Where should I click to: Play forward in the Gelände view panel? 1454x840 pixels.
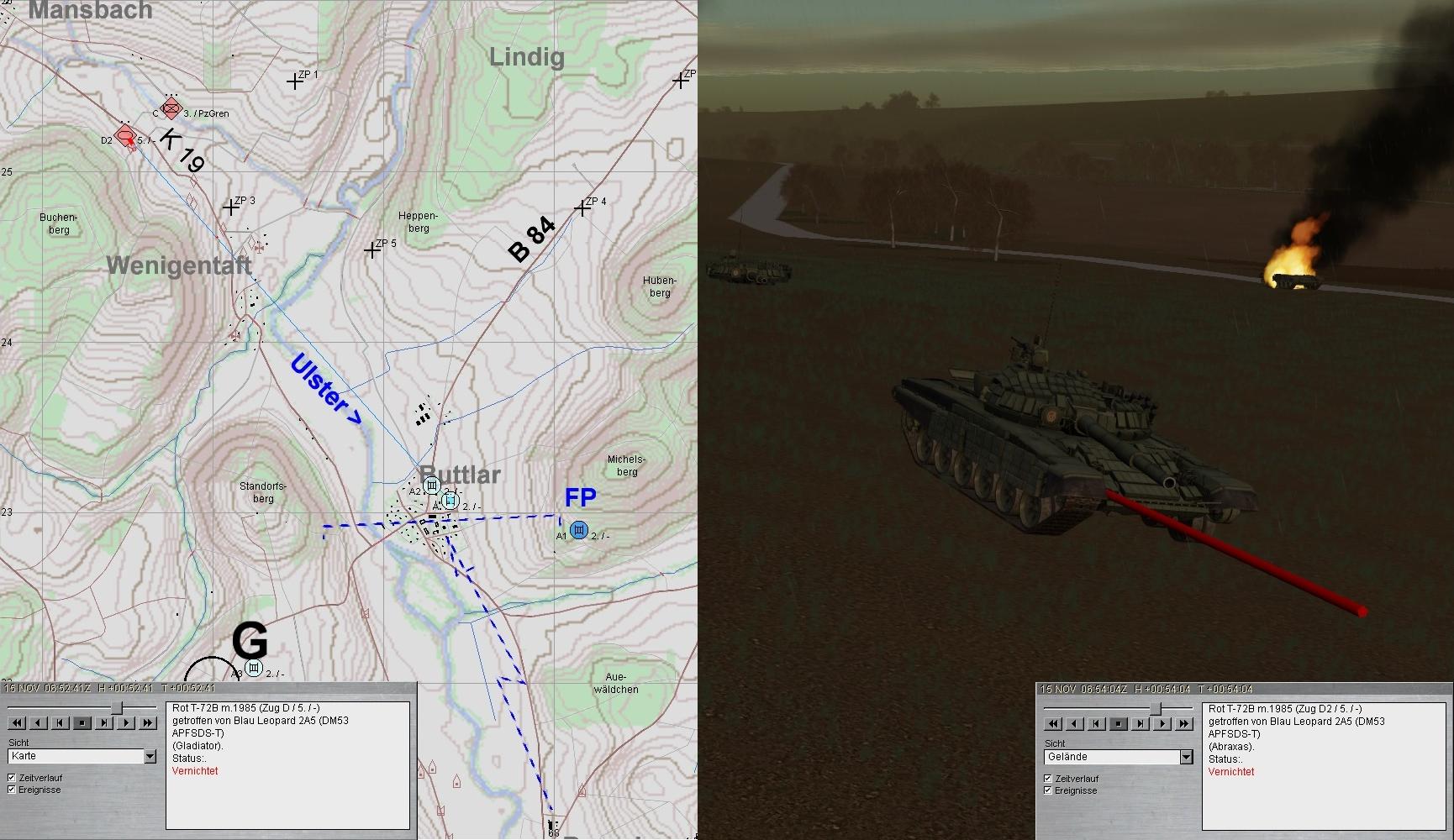click(x=1162, y=723)
